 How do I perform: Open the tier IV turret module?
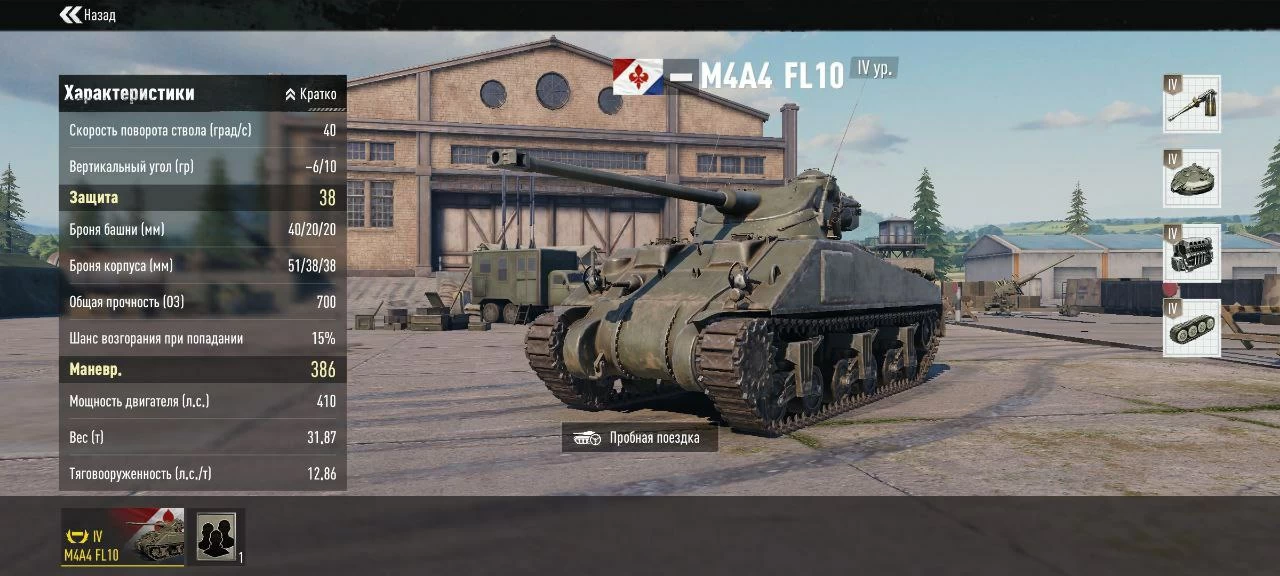(x=1191, y=179)
